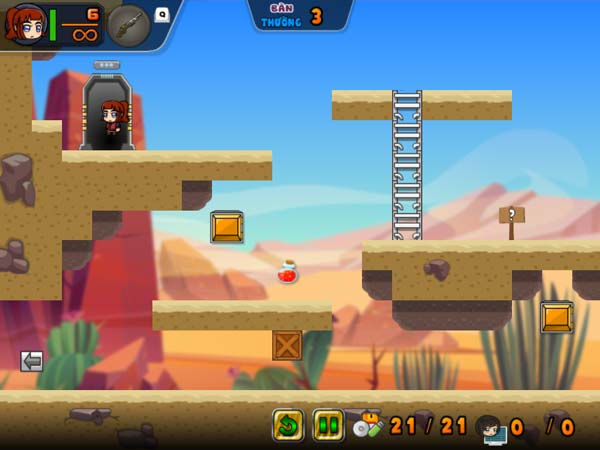Select the pistol weapon icon

click(128, 24)
